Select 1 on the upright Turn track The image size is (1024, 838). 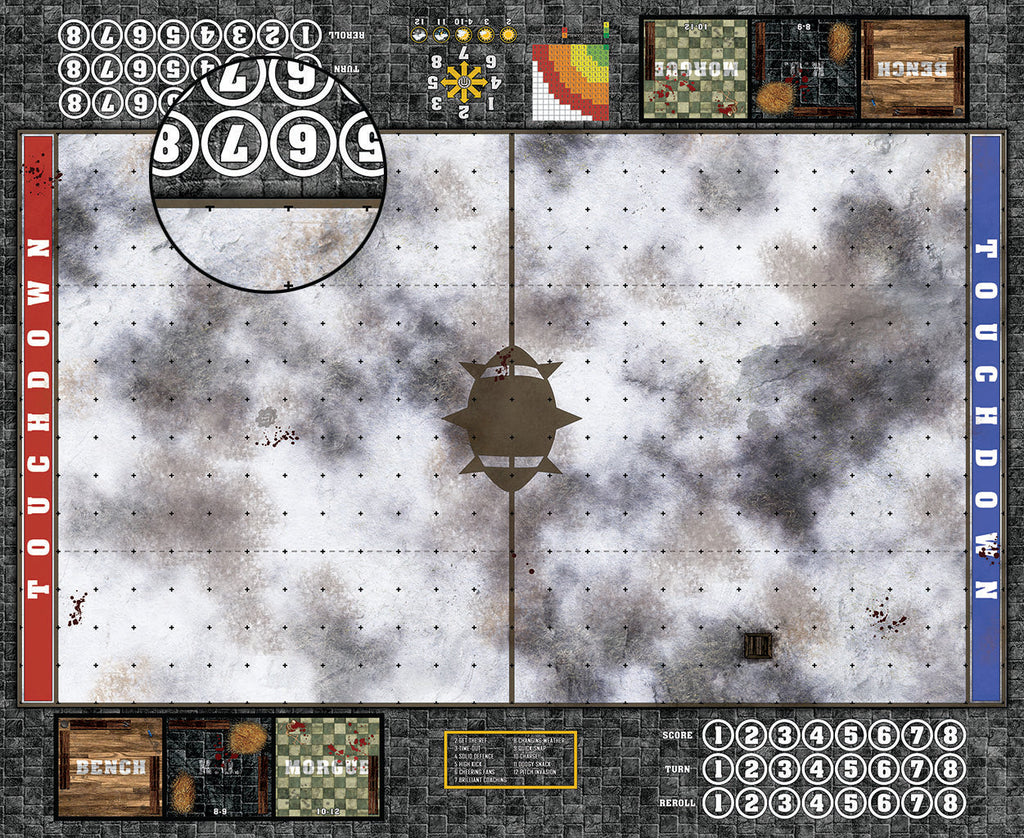719,770
